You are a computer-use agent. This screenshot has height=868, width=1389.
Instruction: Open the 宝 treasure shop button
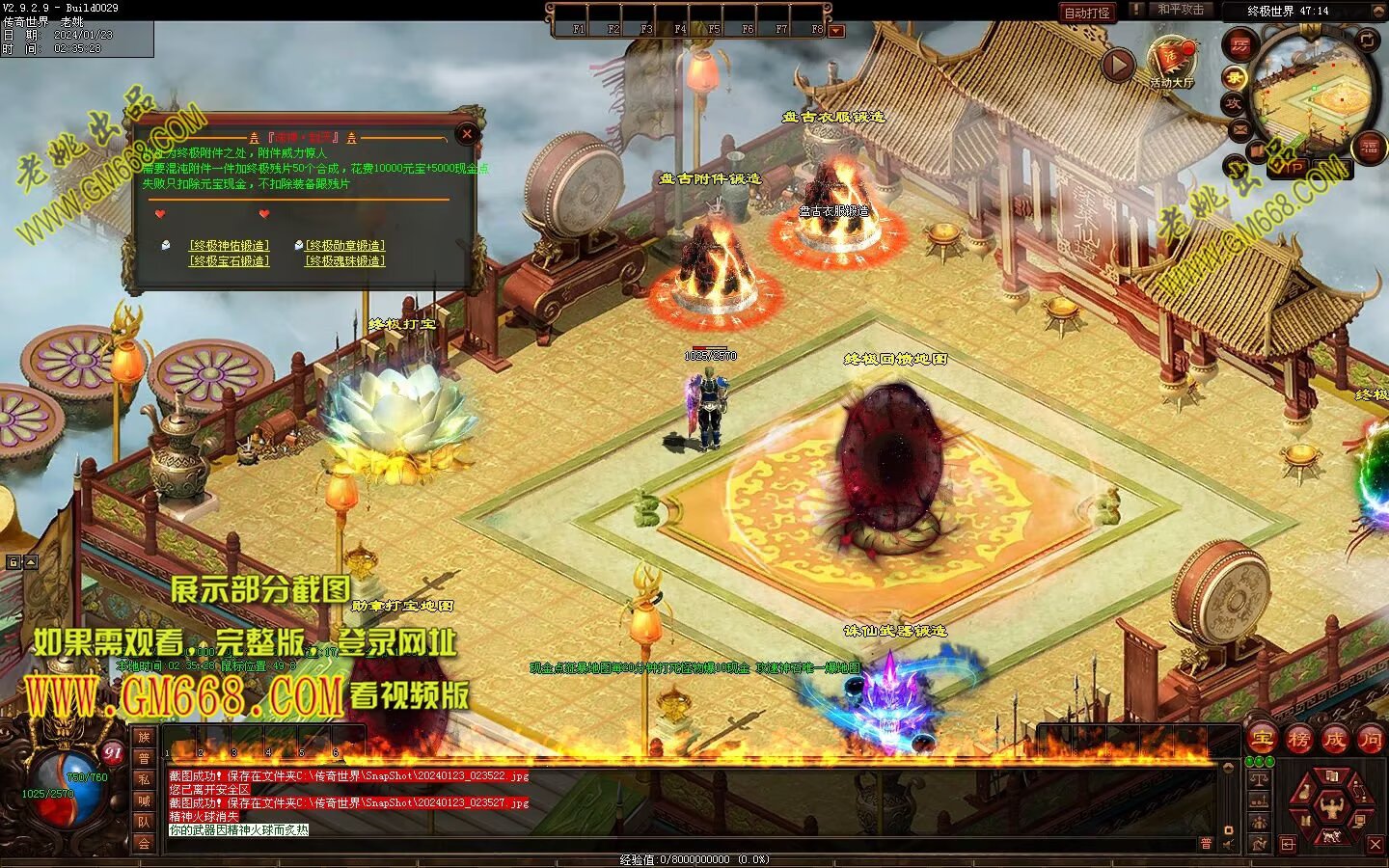click(1262, 740)
